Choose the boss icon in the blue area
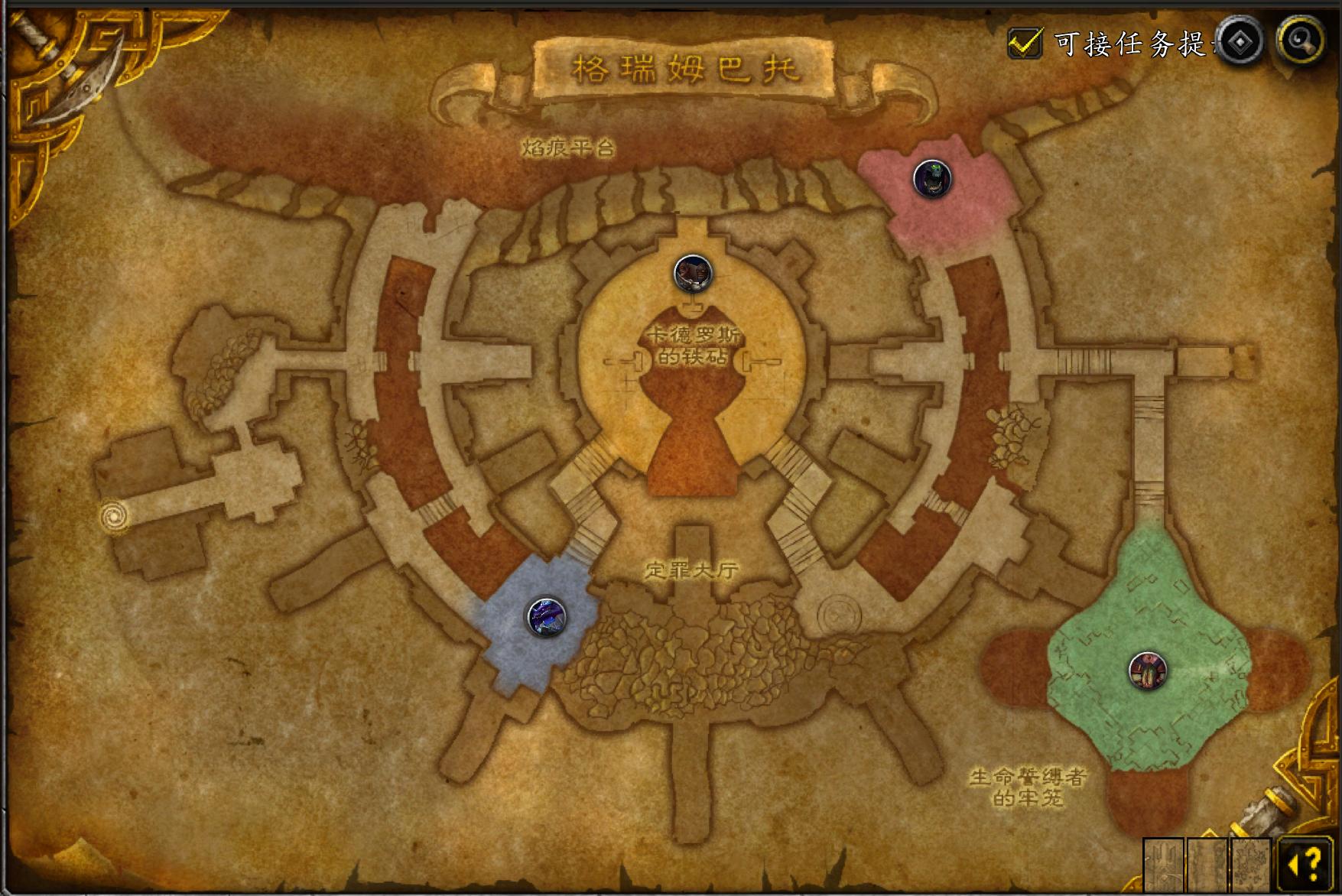Viewport: 1342px width, 896px height. (547, 616)
